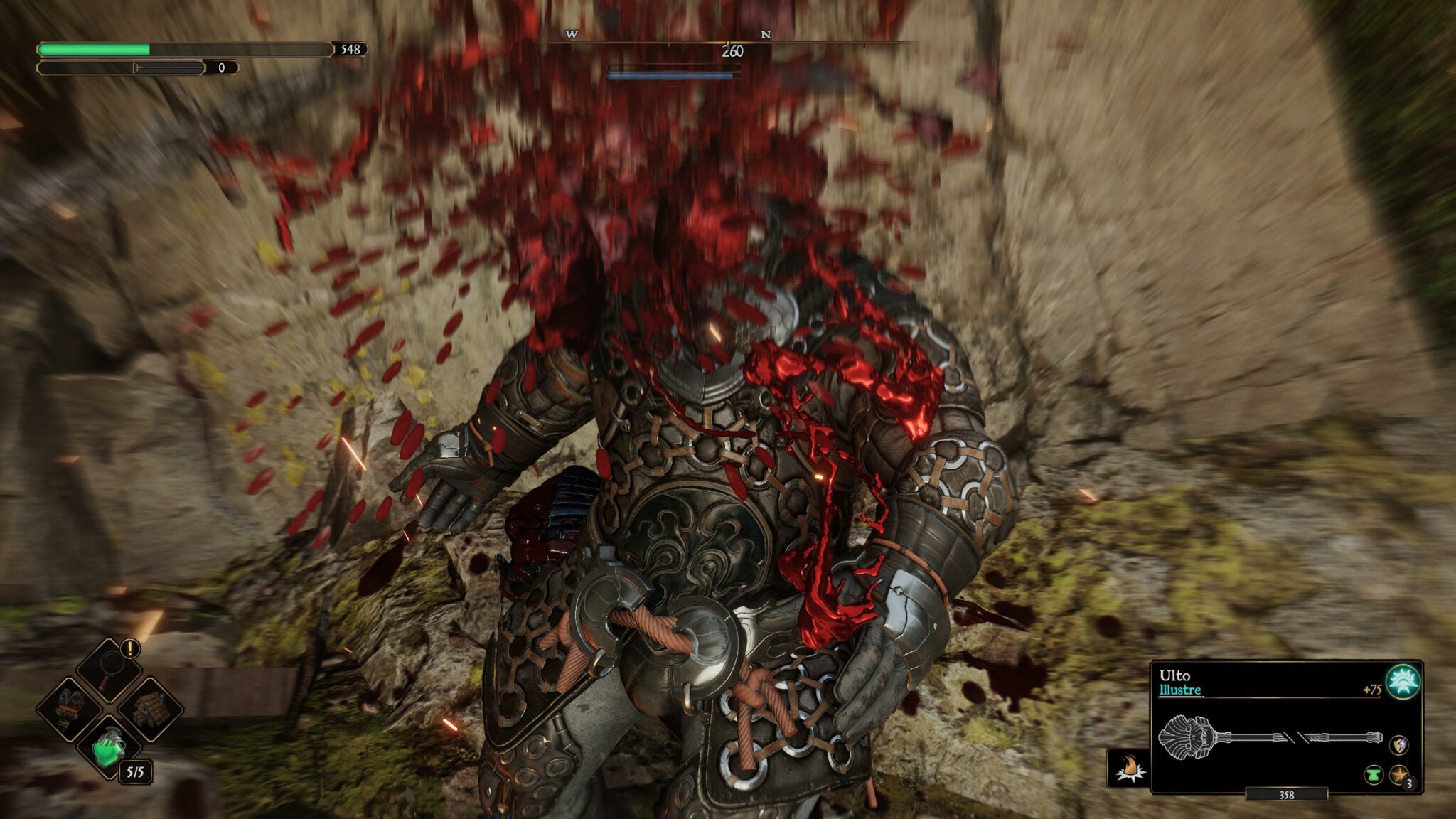Click the gold star icon

[1398, 775]
